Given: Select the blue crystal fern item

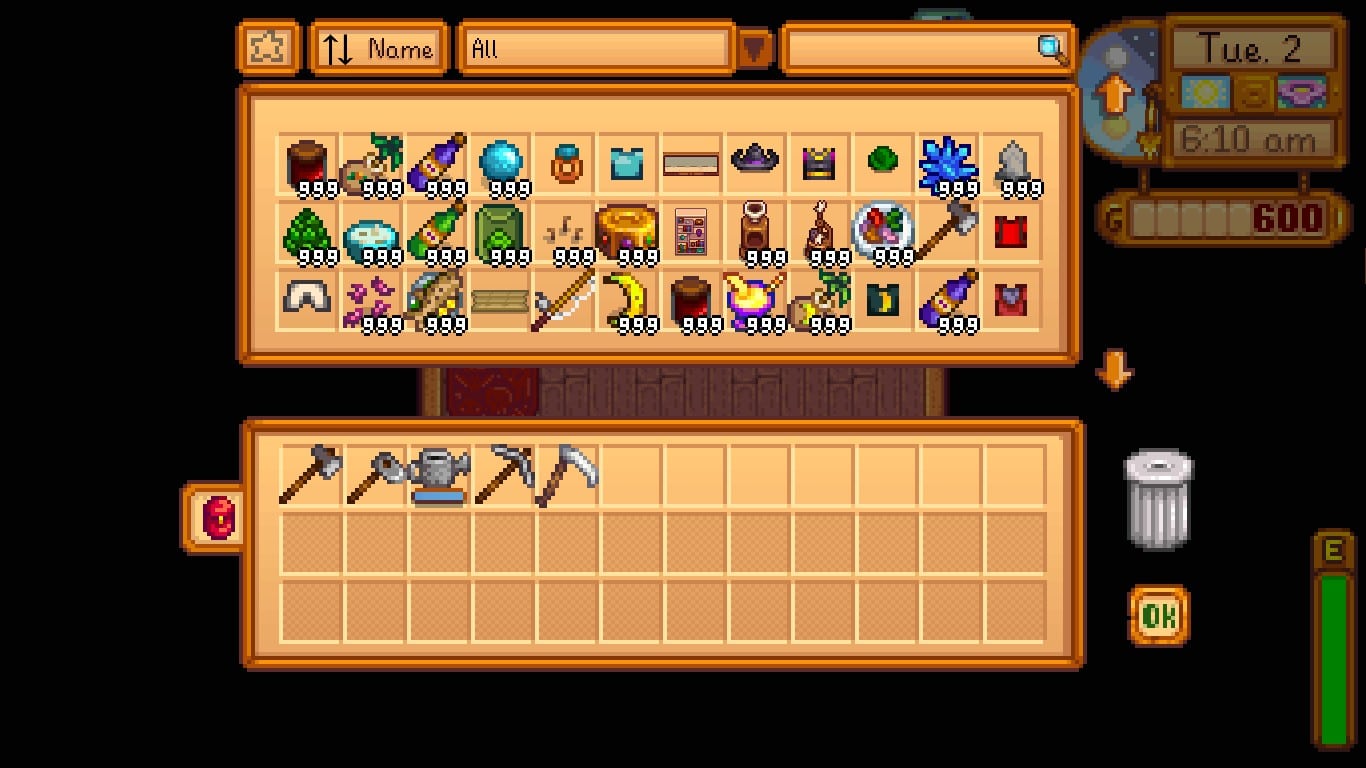Looking at the screenshot, I should click(947, 163).
